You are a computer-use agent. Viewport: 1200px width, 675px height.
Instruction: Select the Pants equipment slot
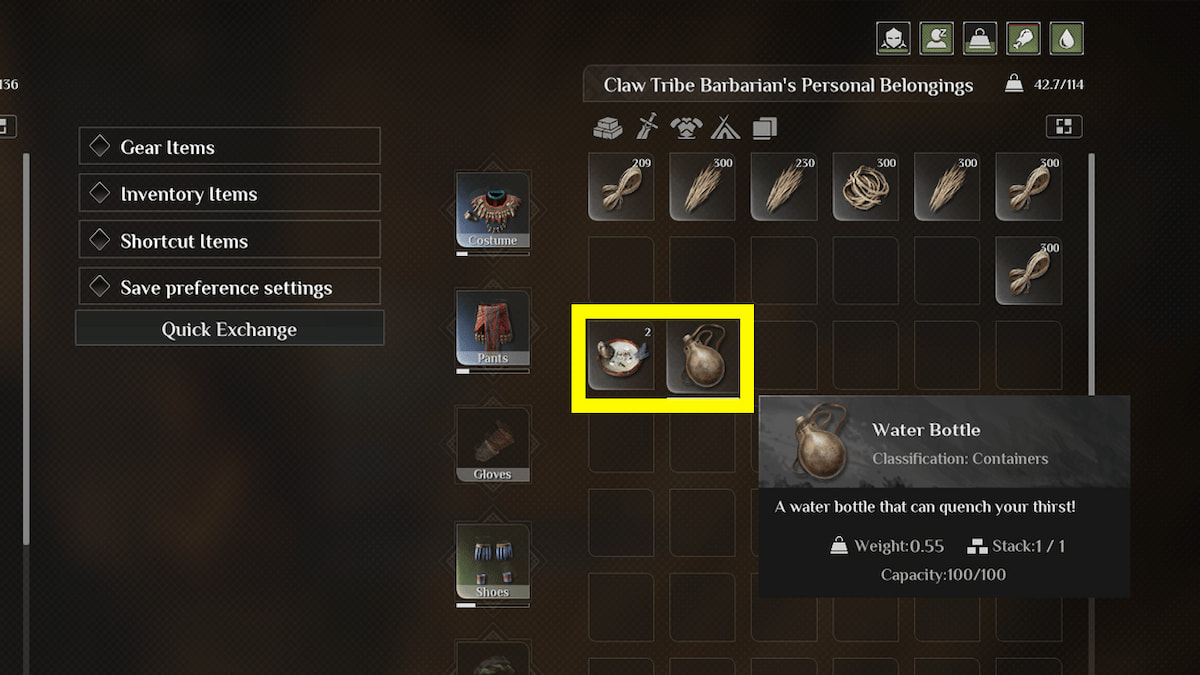pos(493,328)
